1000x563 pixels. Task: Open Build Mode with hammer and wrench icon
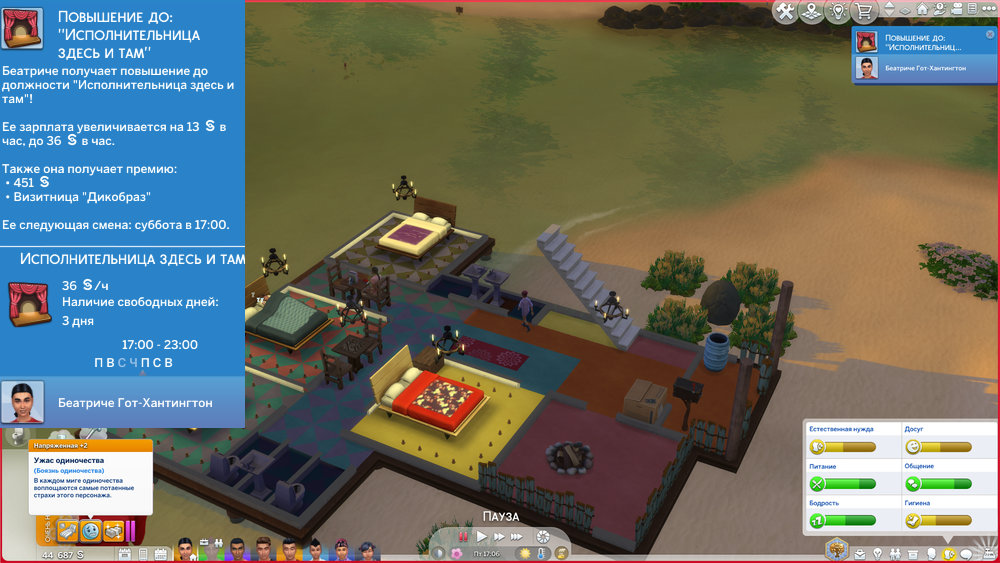click(x=786, y=11)
